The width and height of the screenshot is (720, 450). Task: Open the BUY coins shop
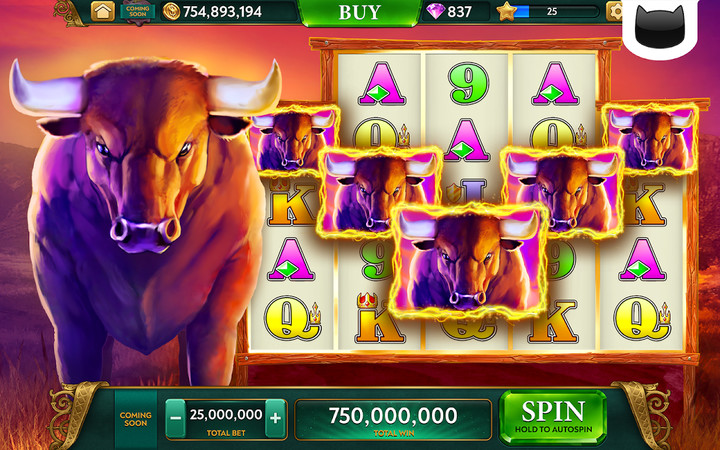(359, 12)
